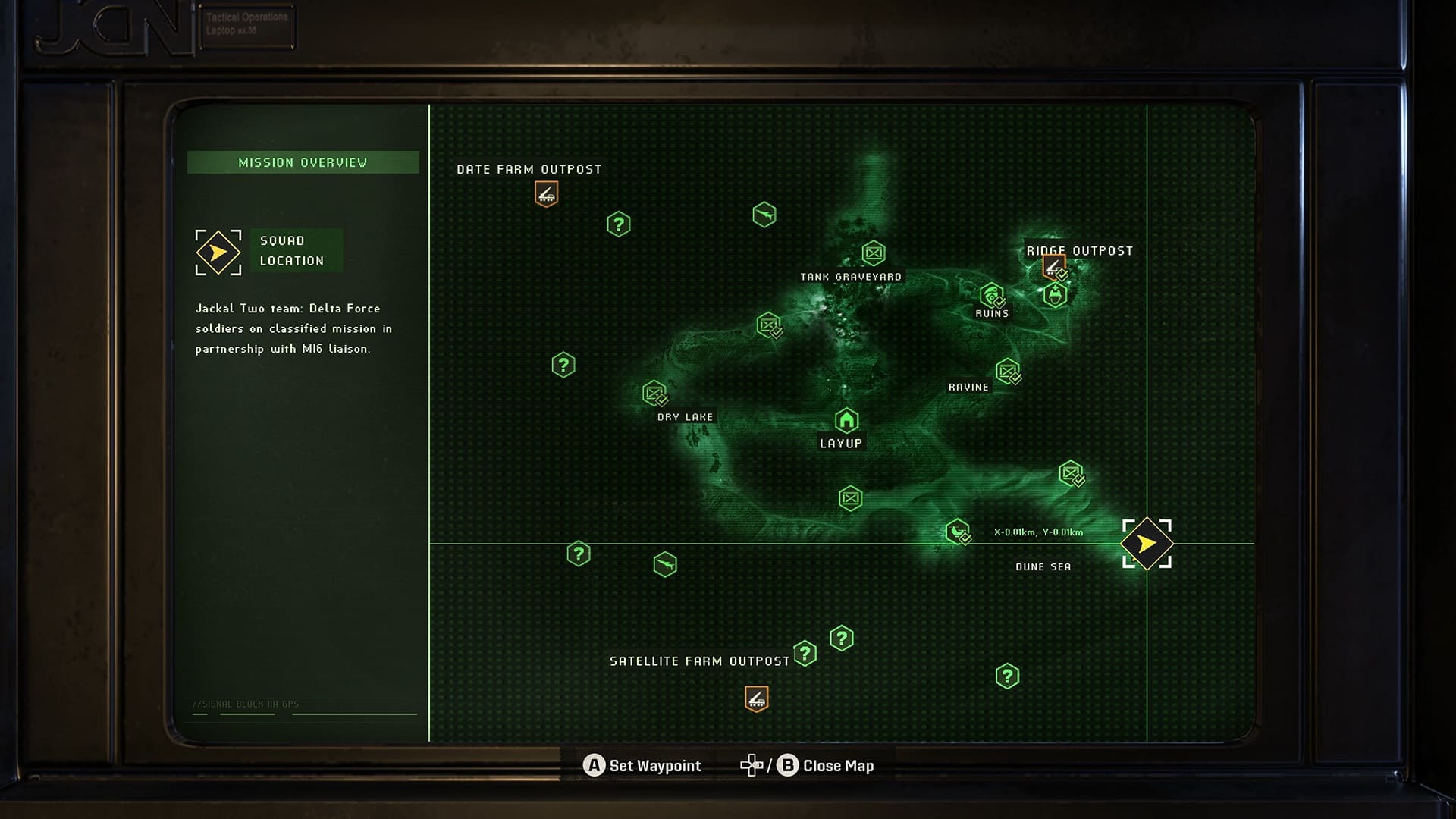Select the question mark marker near Satellite Farm Outpost
The height and width of the screenshot is (819, 1456).
tap(805, 651)
